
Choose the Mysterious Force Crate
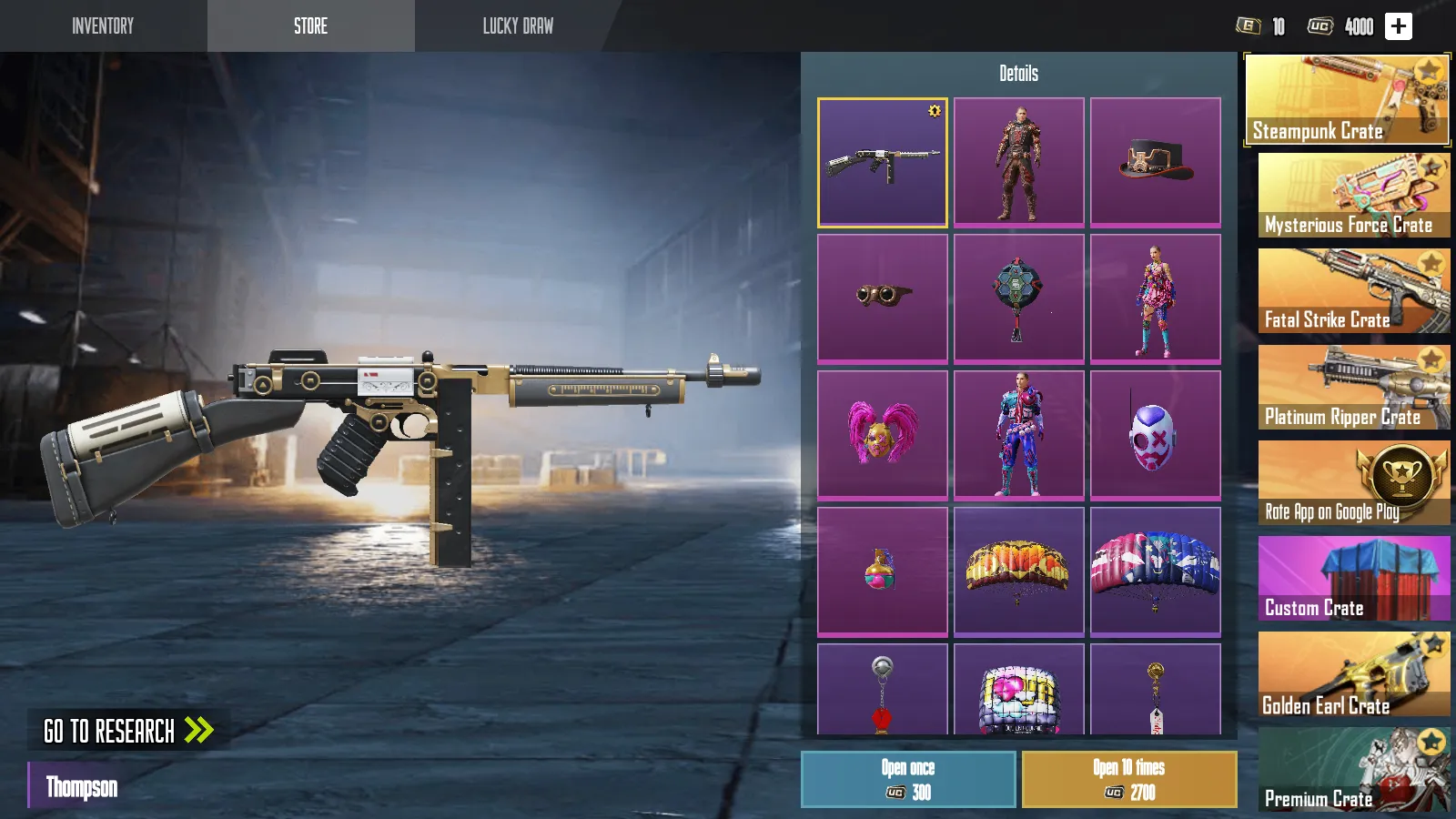coord(1353,196)
